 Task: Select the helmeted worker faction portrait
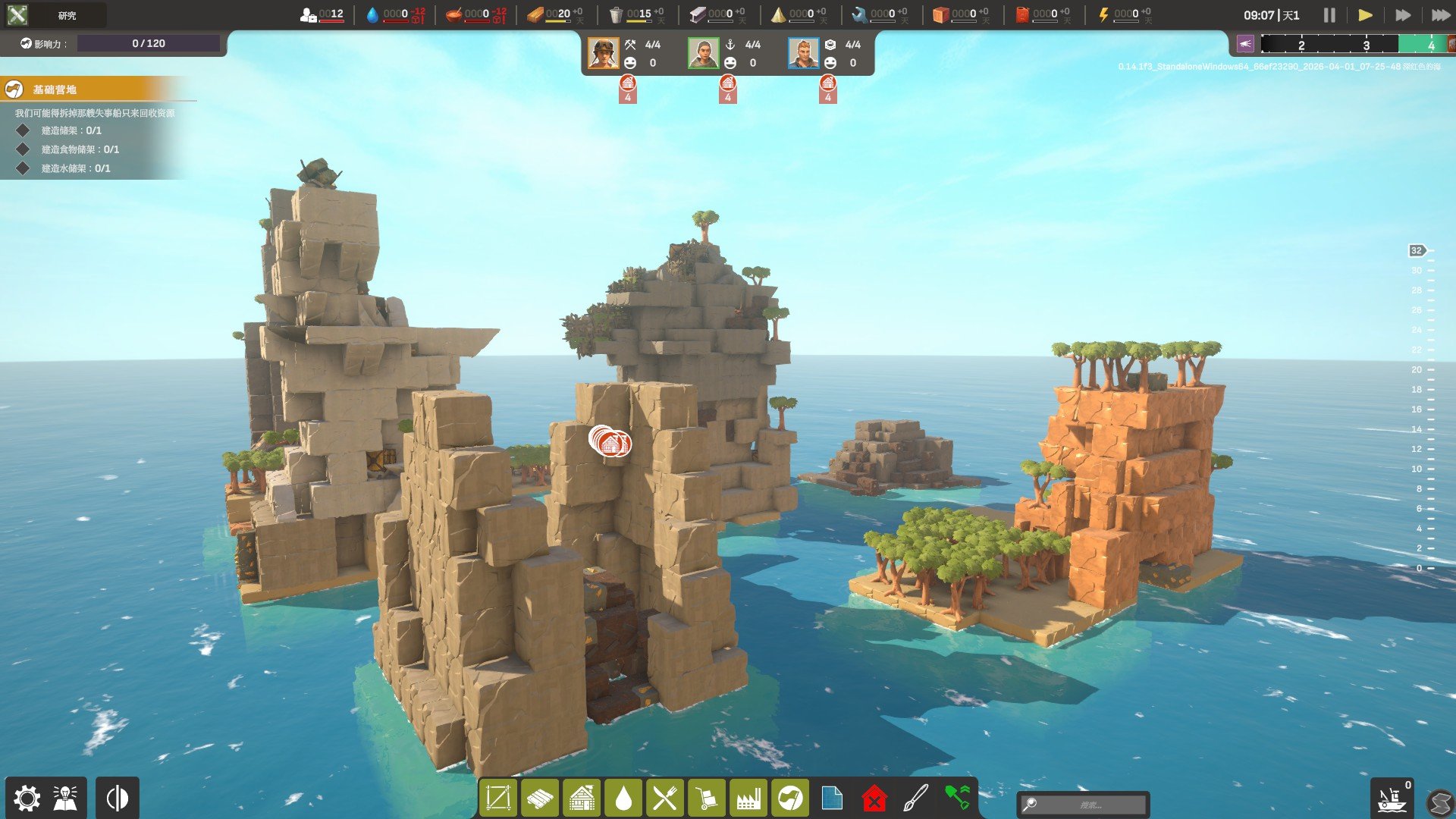pos(604,53)
